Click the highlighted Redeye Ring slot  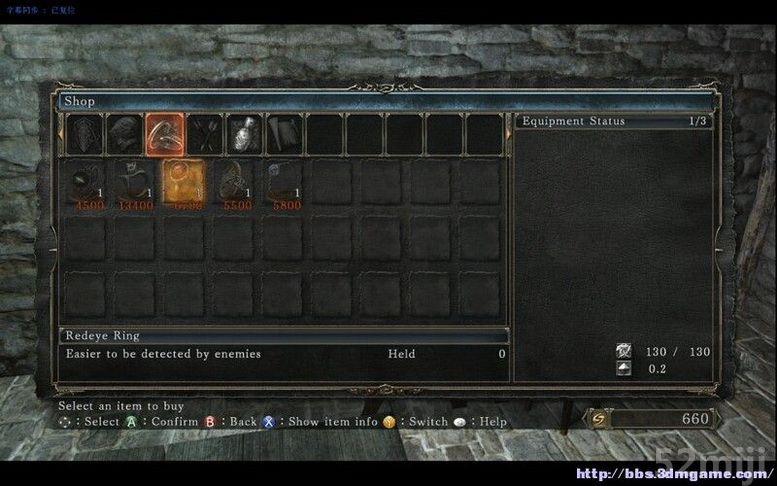pyautogui.click(x=184, y=185)
